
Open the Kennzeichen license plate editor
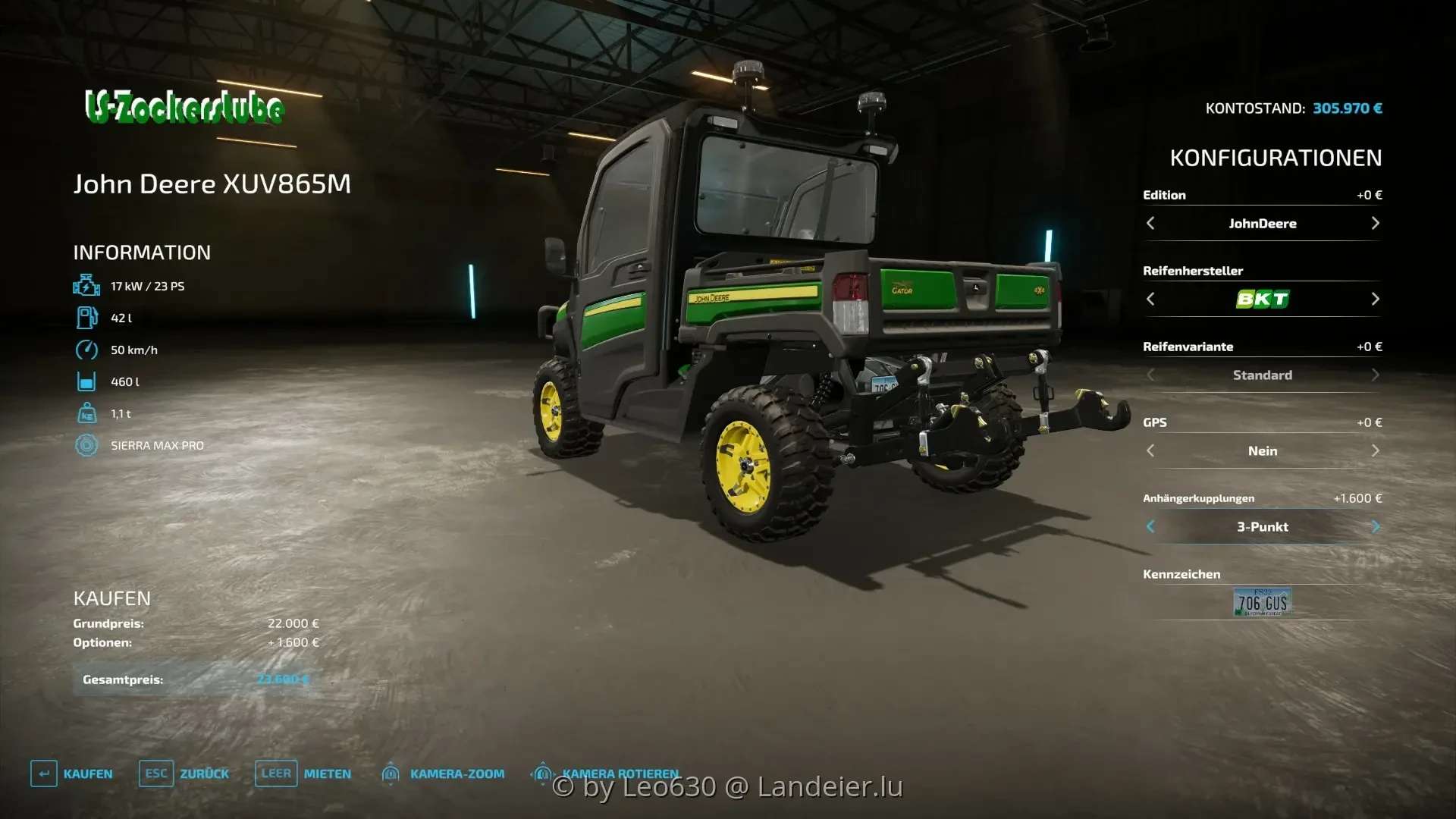click(1262, 602)
